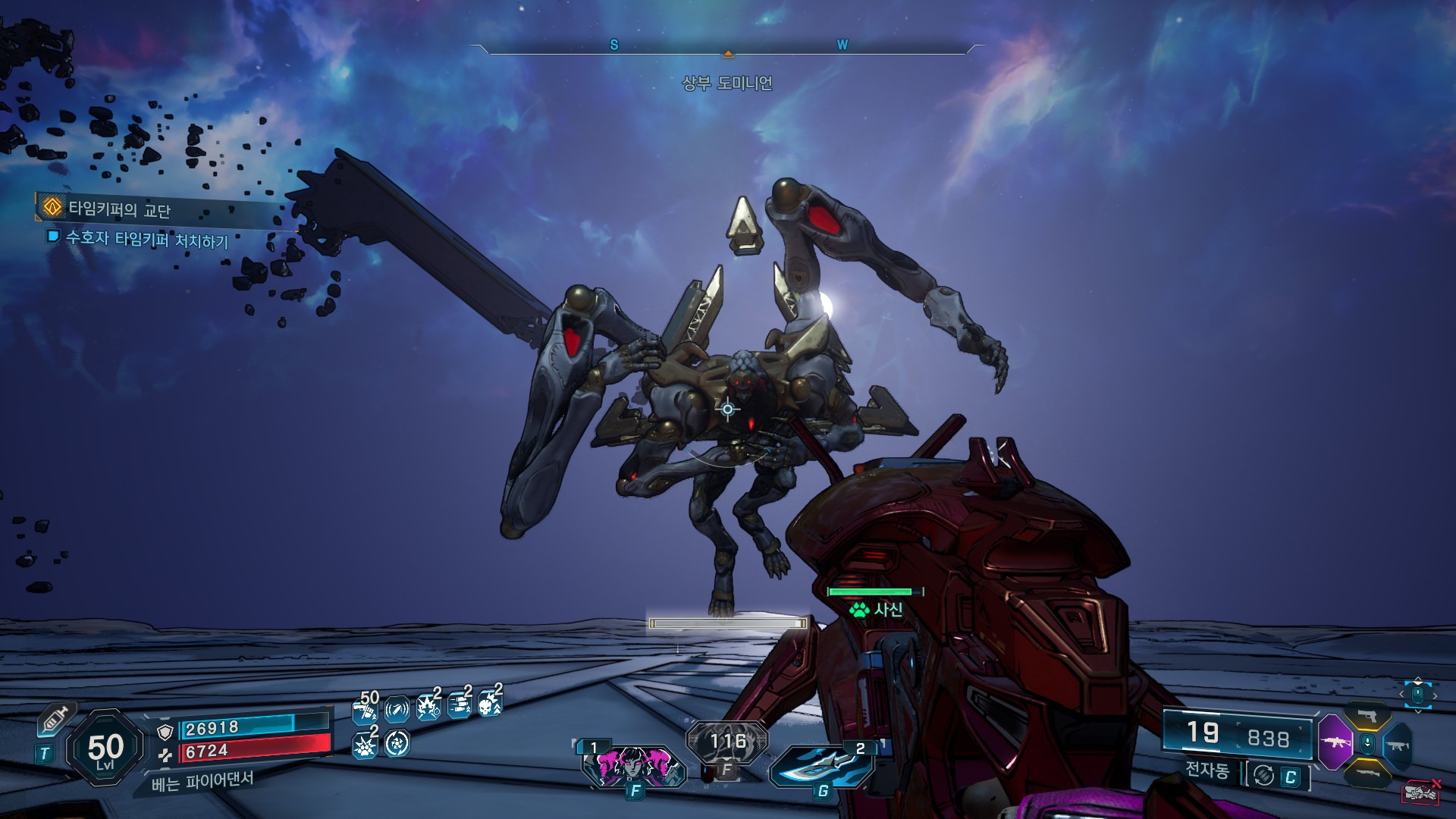Viewport: 1456px width, 819px height.
Task: Click the compass bar heading marker
Action: 728,54
